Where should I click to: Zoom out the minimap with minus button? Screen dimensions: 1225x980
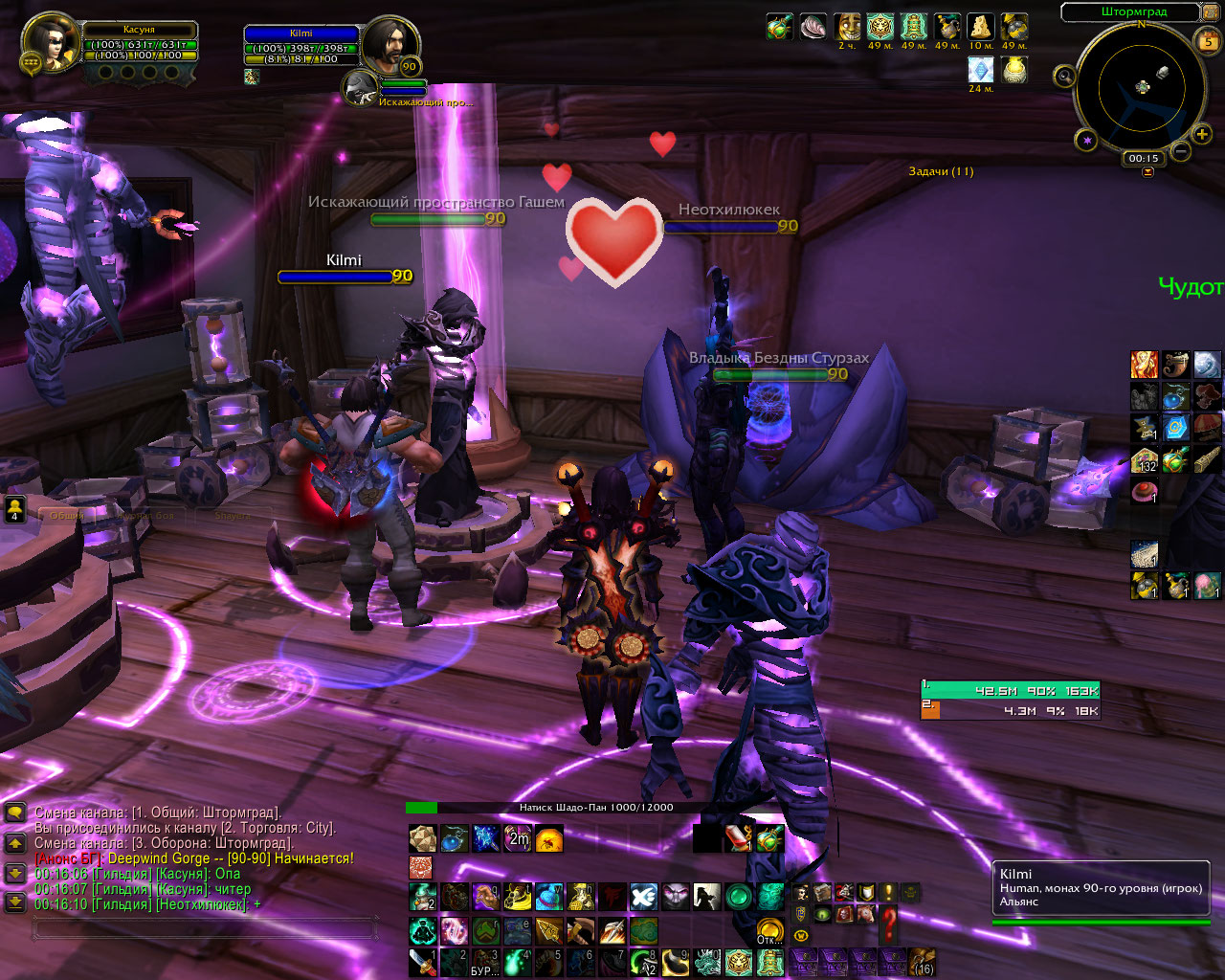[1181, 151]
